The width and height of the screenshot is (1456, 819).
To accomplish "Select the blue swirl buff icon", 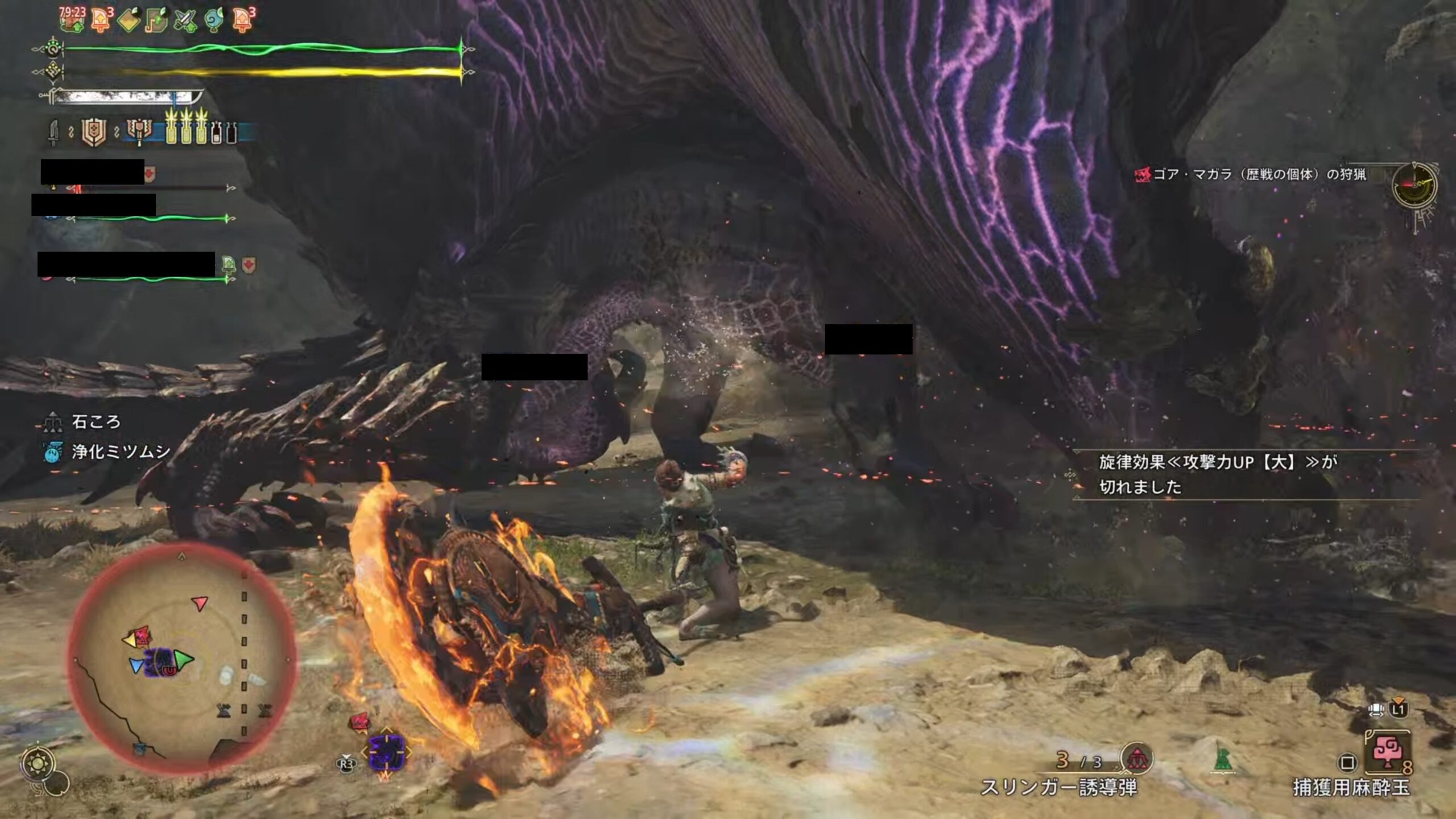I will click(x=213, y=20).
